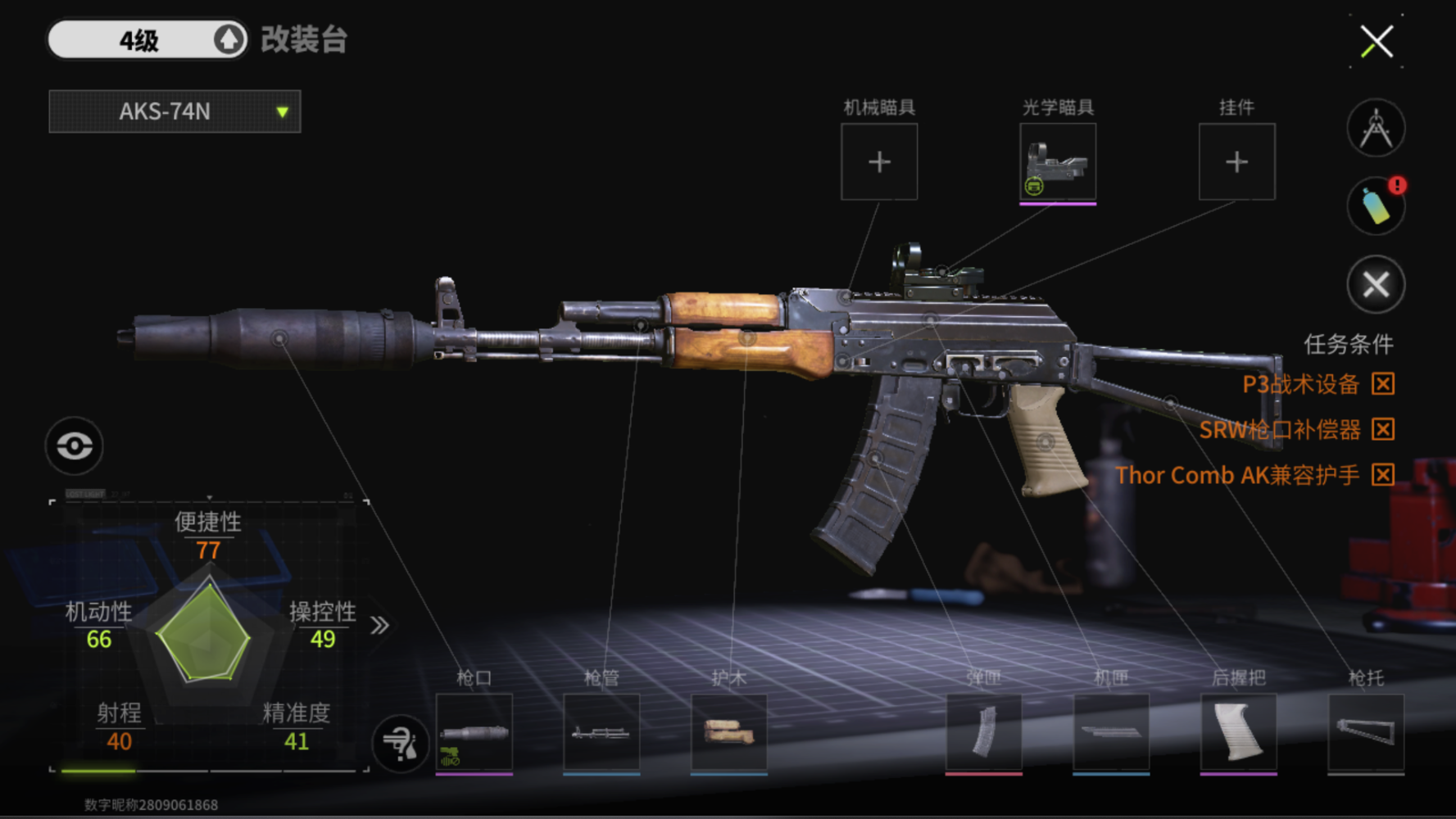Select the equipped optical sight slot
1456x819 pixels.
[x=1058, y=162]
